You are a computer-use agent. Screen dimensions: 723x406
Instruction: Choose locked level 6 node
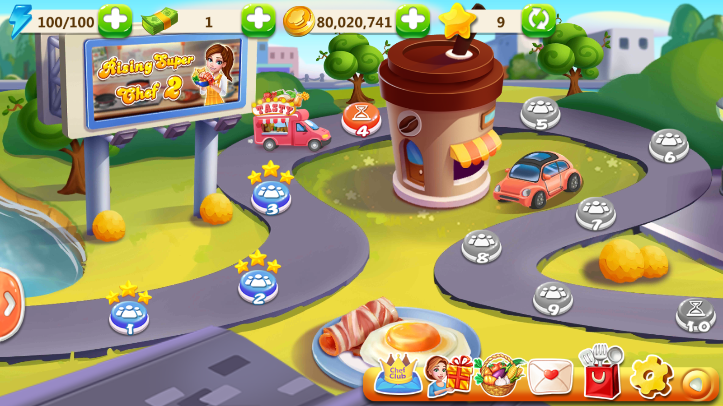pyautogui.click(x=668, y=144)
